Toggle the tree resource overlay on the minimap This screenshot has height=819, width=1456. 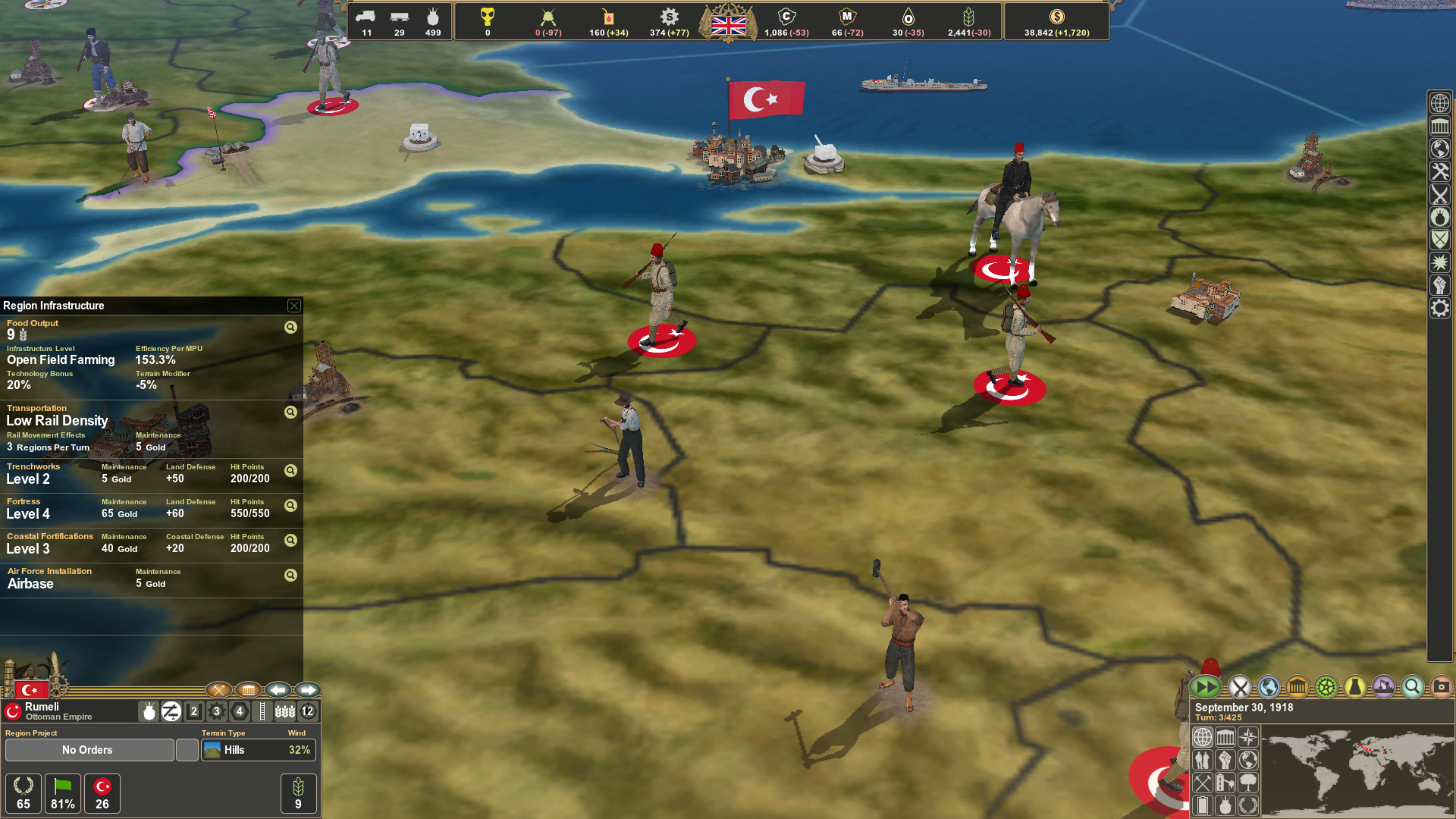(1248, 784)
